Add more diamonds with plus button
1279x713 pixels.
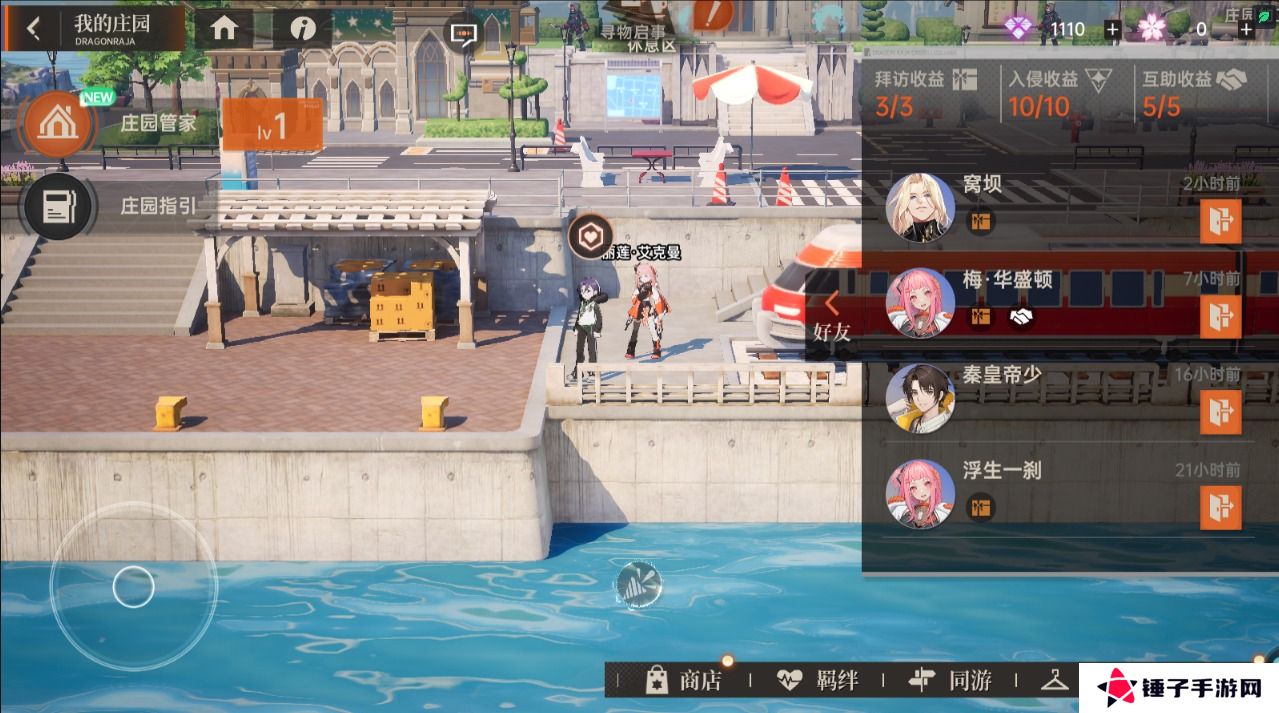tap(1112, 29)
